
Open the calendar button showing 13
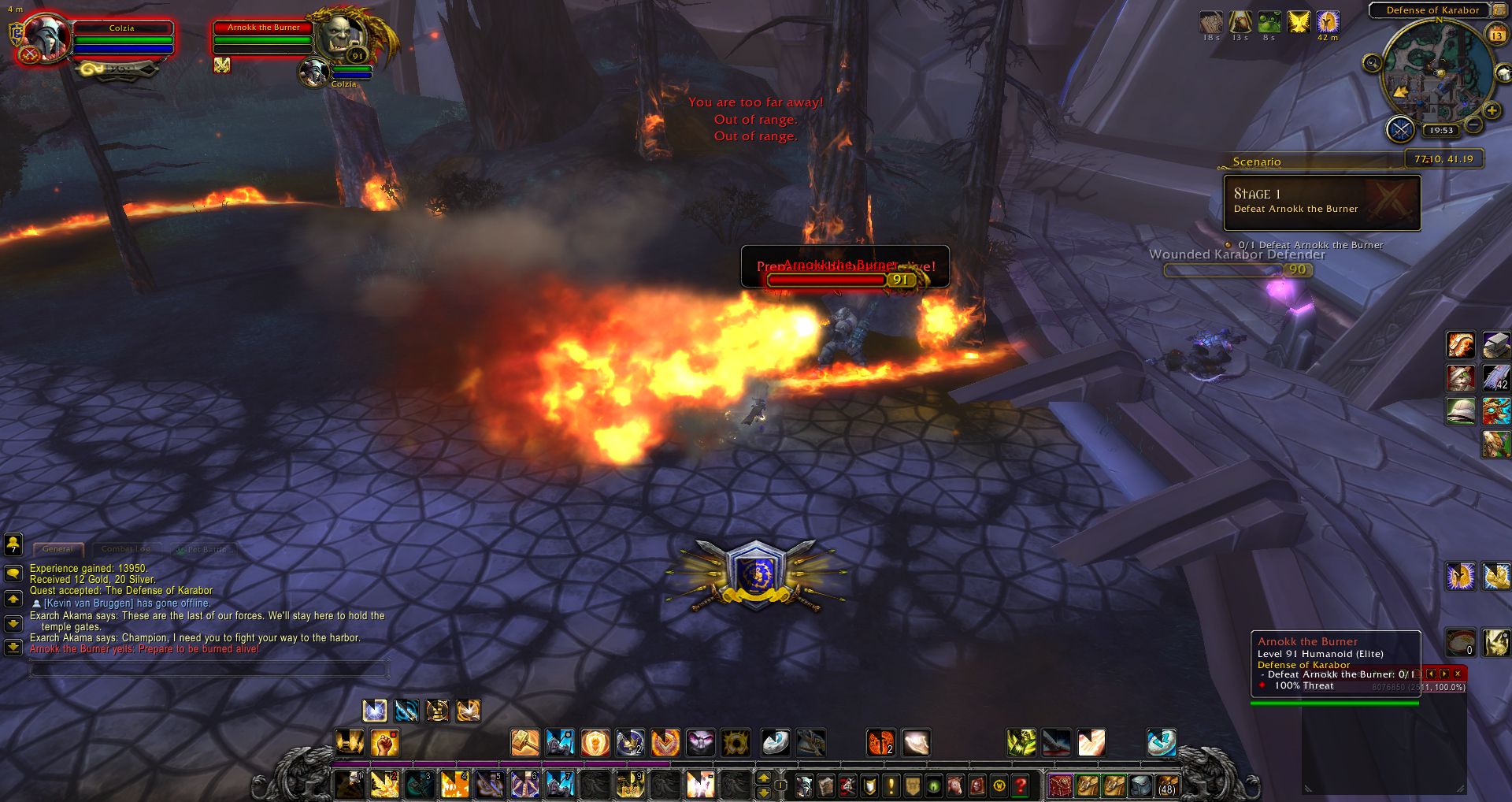(1496, 35)
